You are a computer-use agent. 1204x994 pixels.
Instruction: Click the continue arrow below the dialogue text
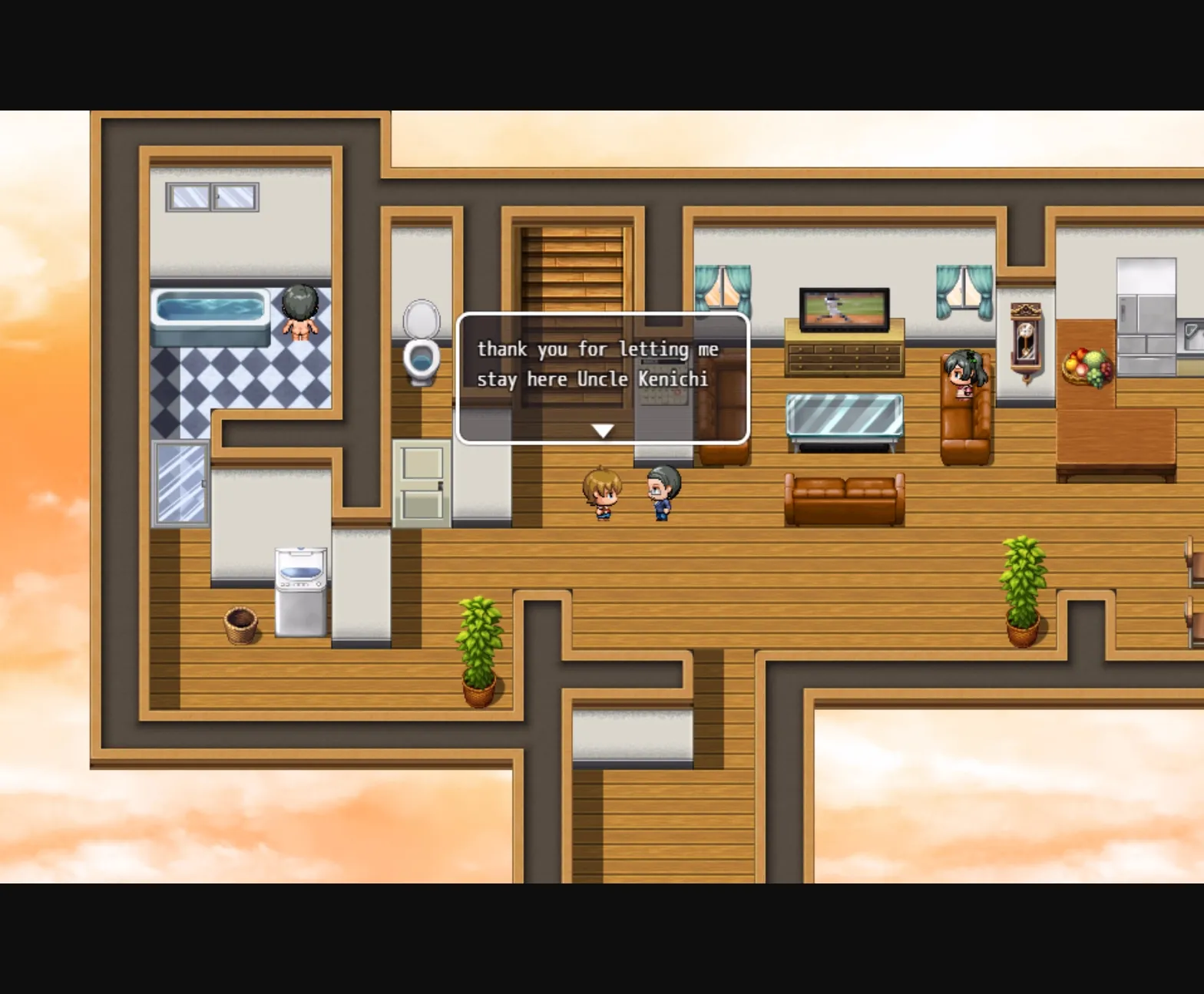[601, 431]
